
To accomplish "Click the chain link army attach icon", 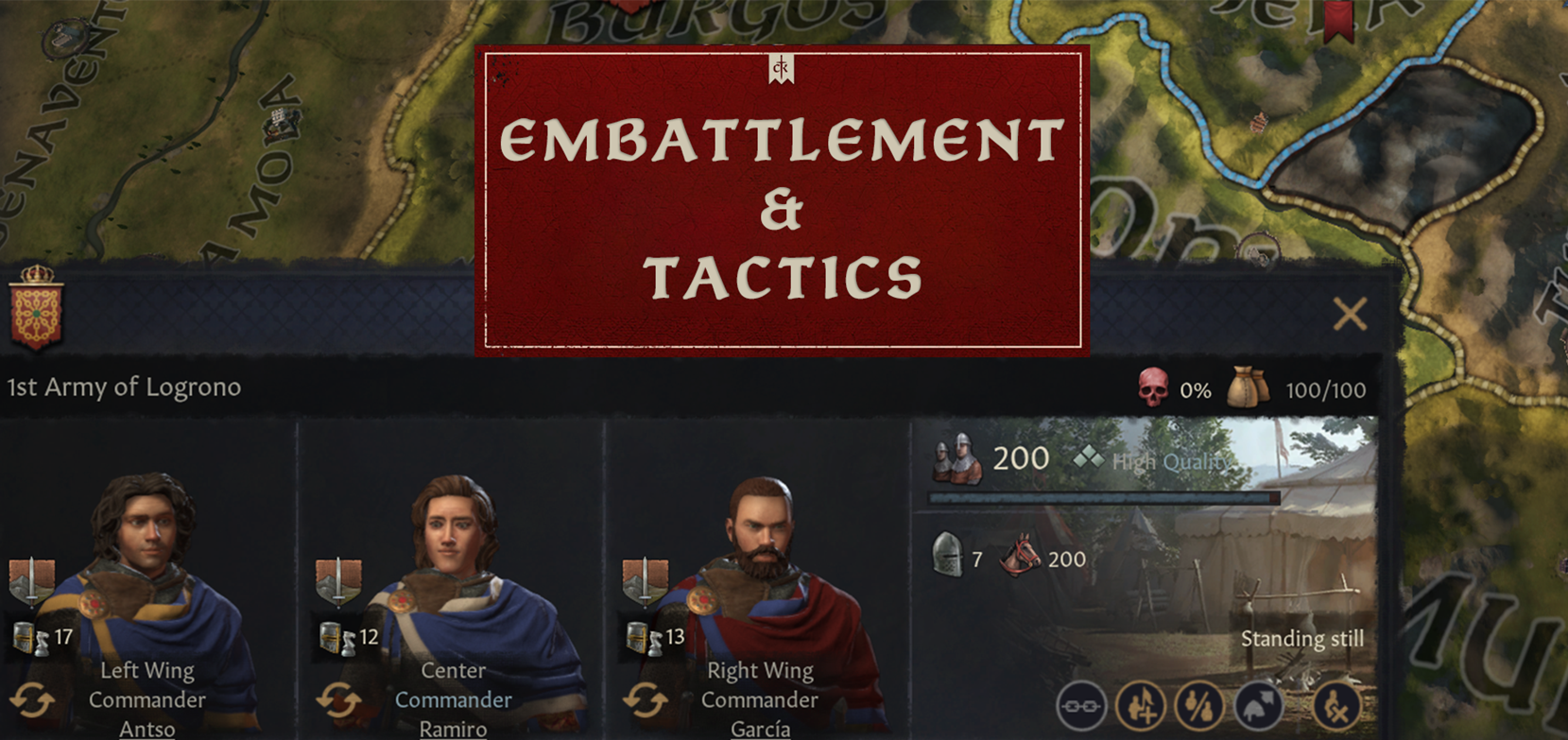I will tap(1081, 705).
